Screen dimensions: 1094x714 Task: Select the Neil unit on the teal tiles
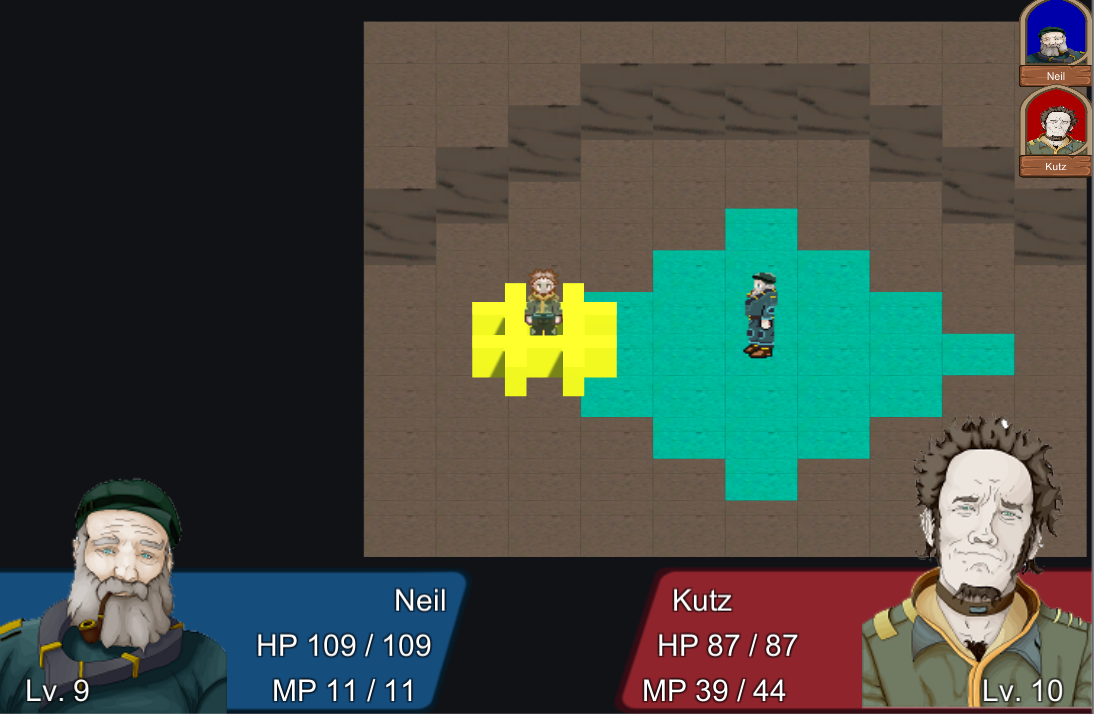click(x=759, y=314)
